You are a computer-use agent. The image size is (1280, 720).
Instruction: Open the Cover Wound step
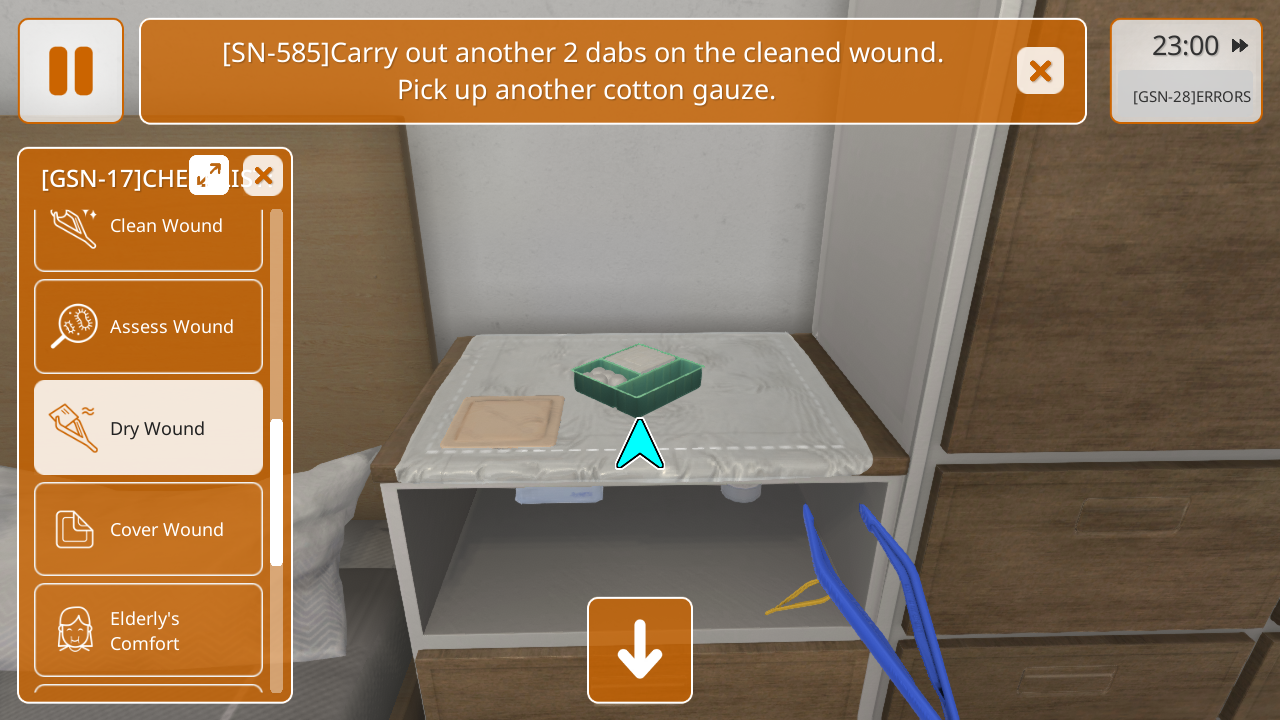click(148, 529)
